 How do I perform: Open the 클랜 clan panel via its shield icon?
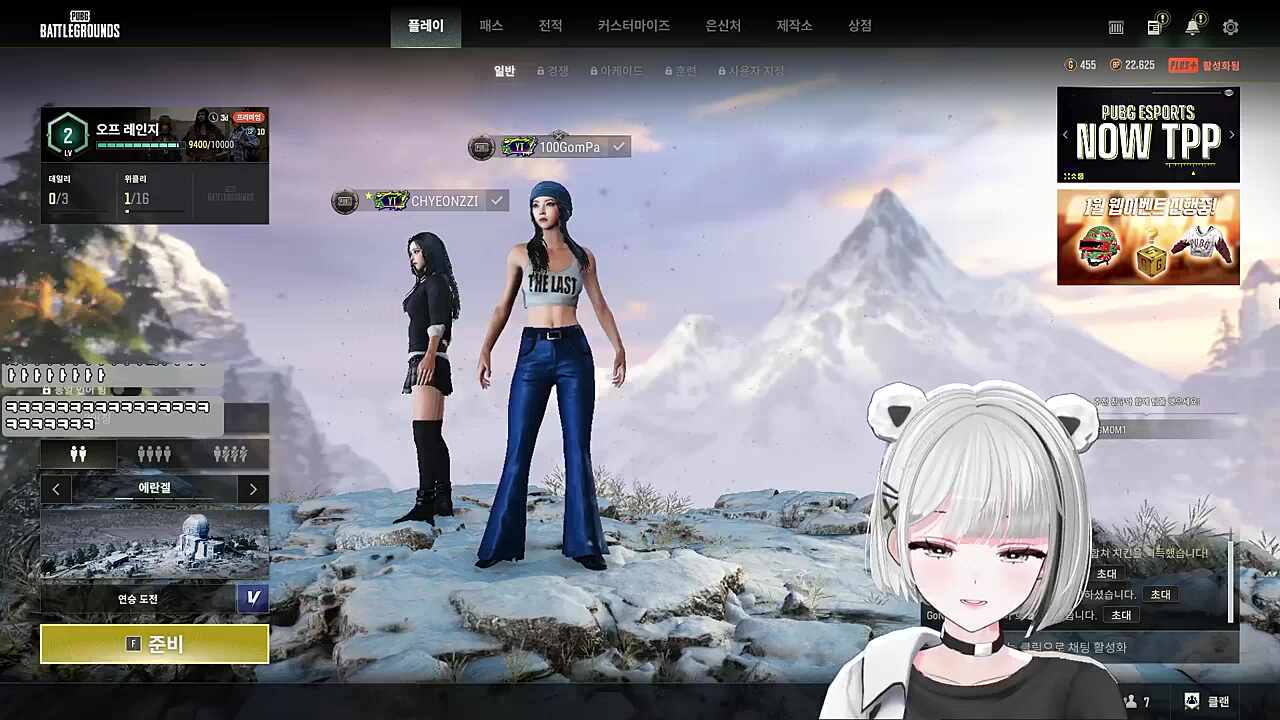point(1191,701)
